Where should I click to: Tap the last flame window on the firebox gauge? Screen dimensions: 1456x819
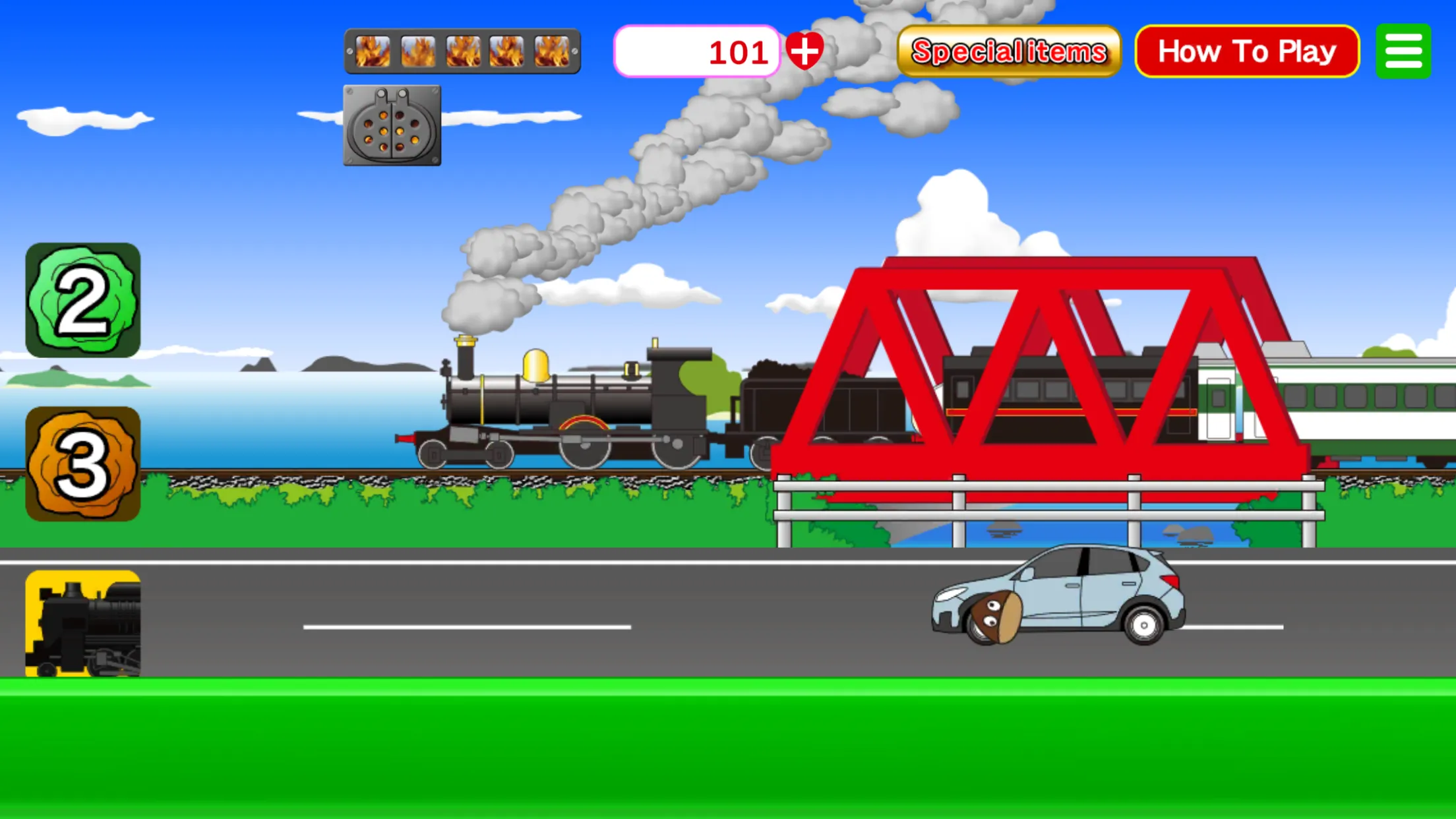[x=551, y=51]
